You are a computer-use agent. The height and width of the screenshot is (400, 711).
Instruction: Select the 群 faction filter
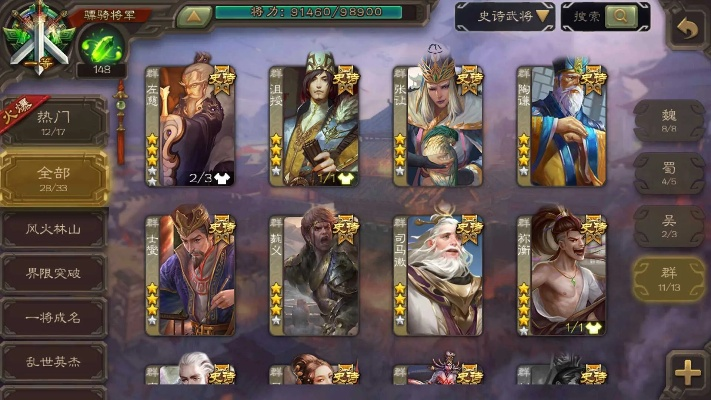[669, 278]
